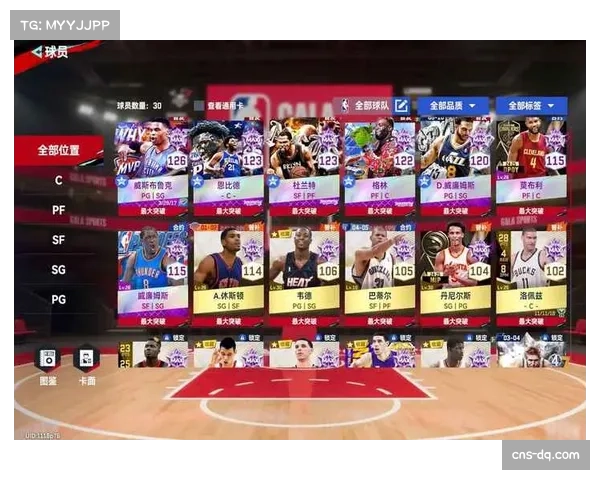Switch to the PF position tab
The width and height of the screenshot is (600, 480).
click(x=58, y=210)
